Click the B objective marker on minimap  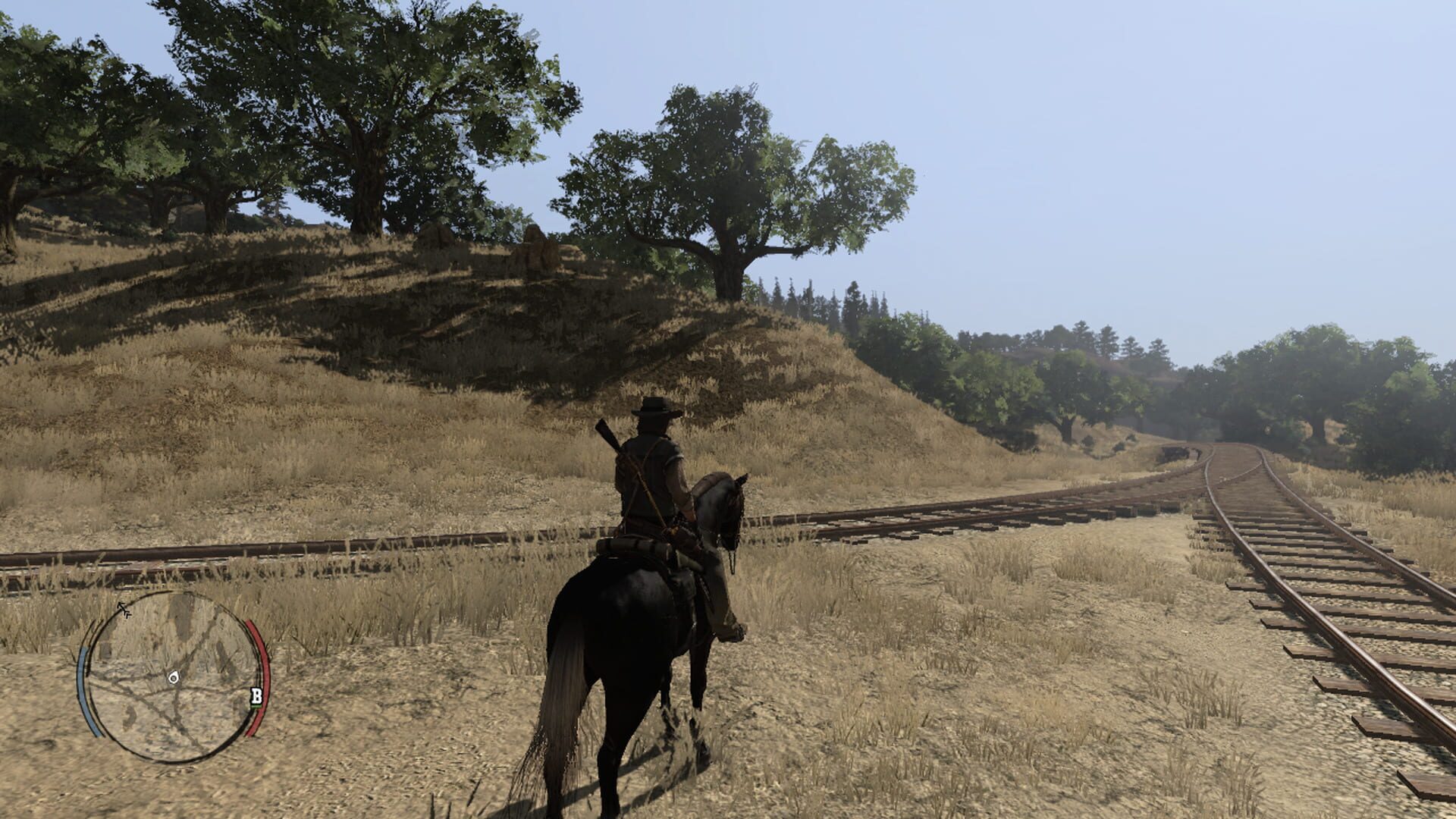point(257,695)
